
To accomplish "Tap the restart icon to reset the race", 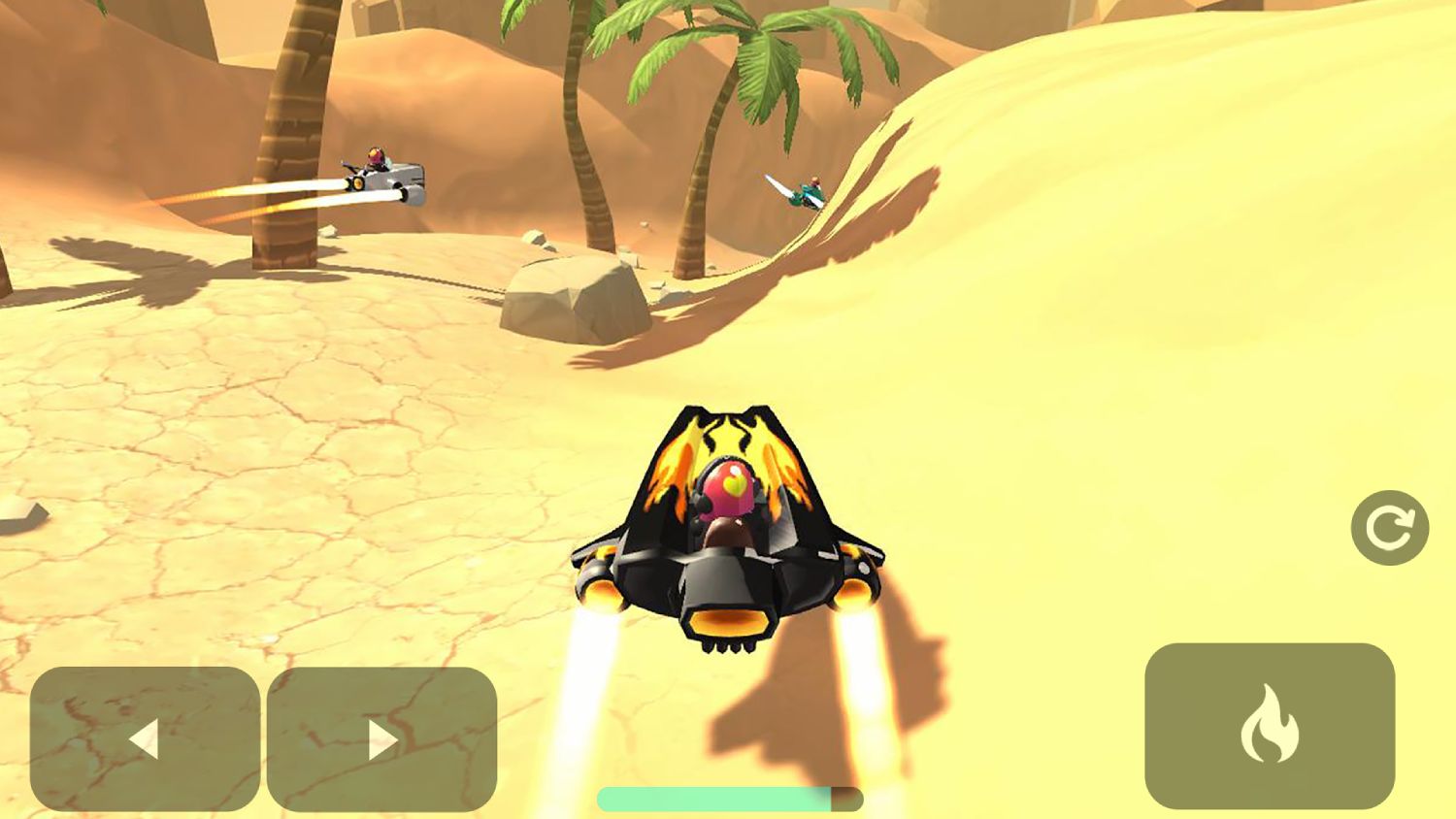I will click(1390, 525).
